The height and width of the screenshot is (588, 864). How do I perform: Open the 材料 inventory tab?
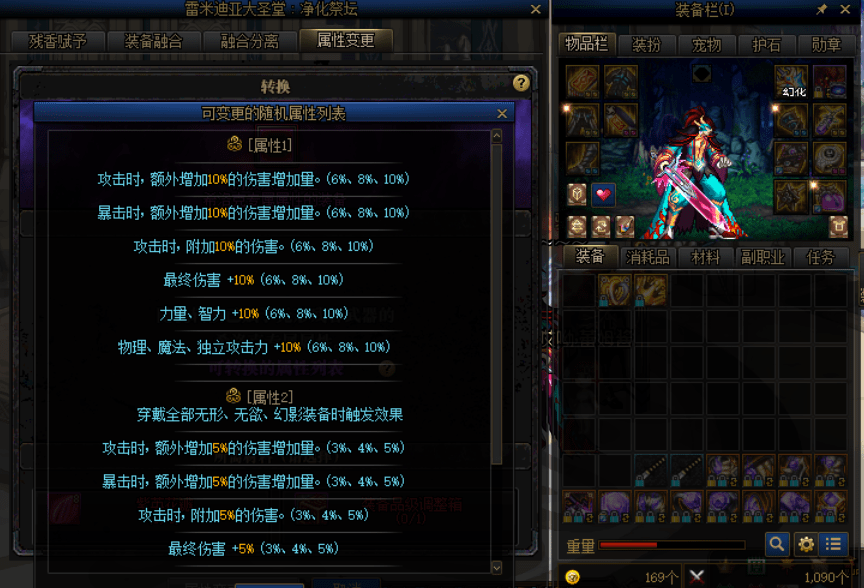pyautogui.click(x=705, y=257)
